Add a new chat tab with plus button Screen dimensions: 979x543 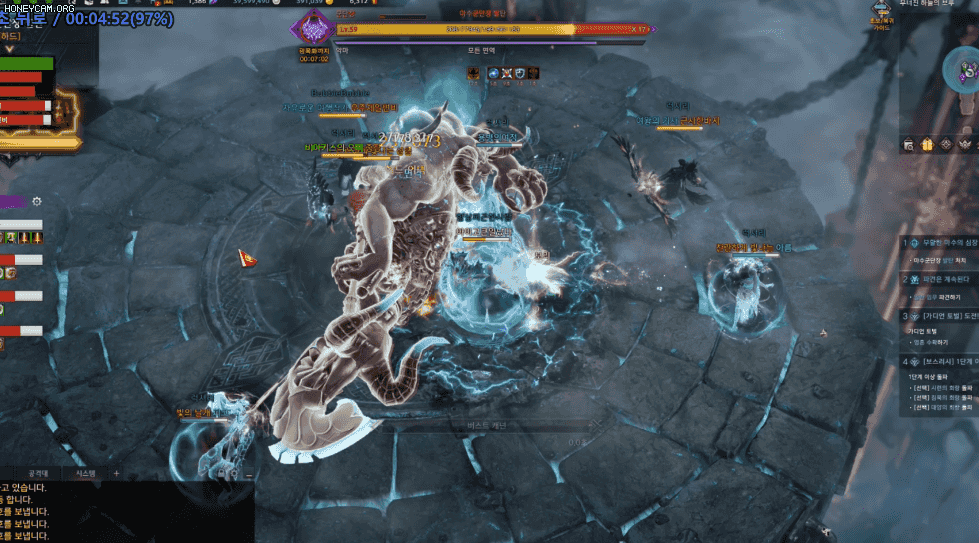[116, 473]
